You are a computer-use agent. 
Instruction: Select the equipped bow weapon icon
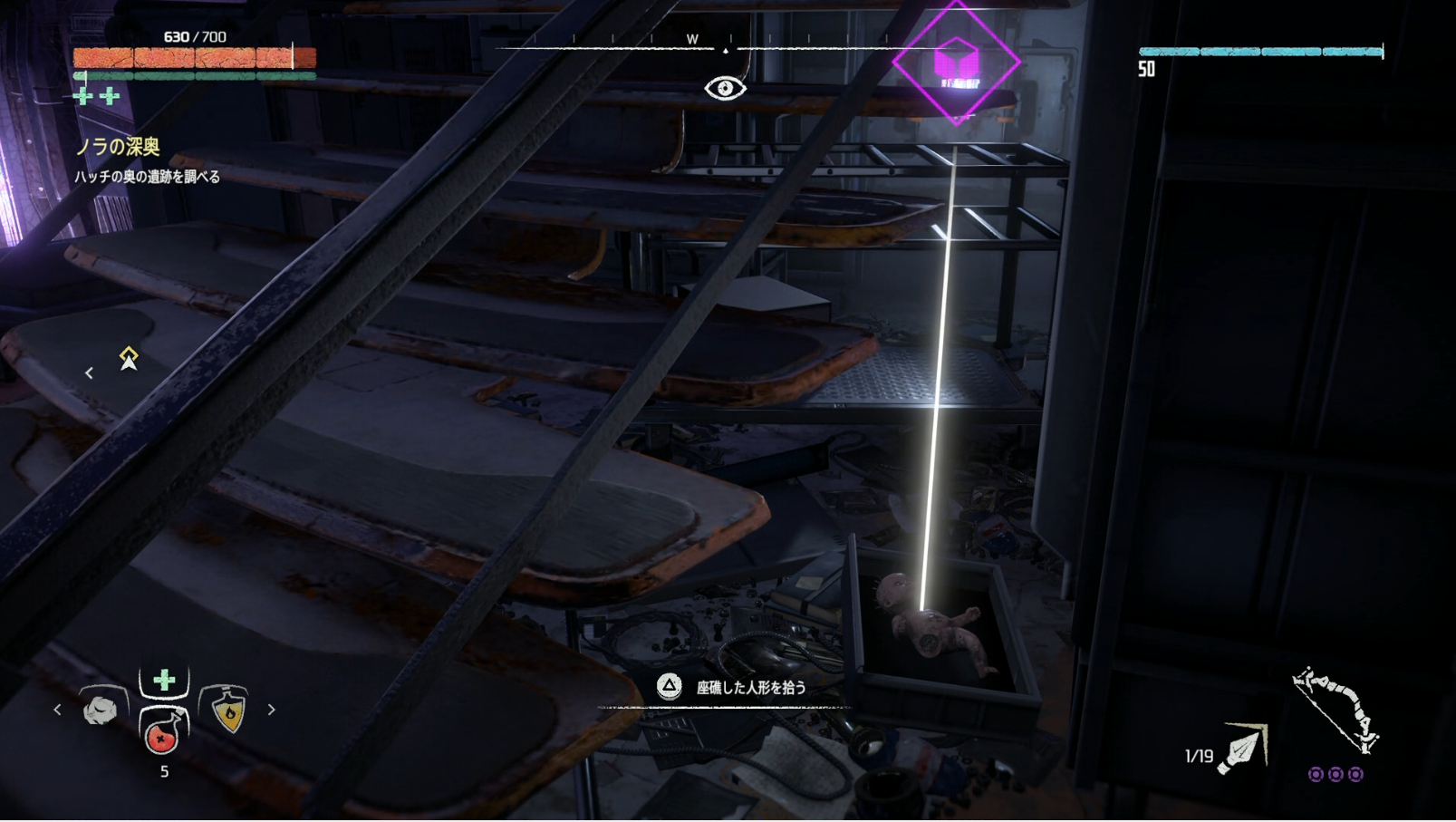[x=1335, y=710]
